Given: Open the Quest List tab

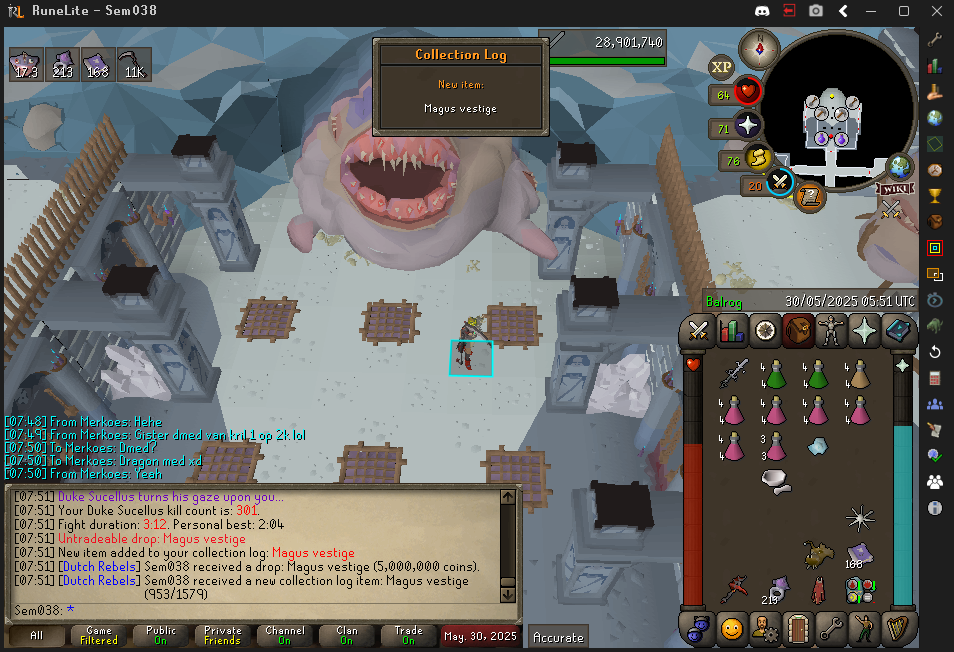Looking at the screenshot, I should click(766, 330).
